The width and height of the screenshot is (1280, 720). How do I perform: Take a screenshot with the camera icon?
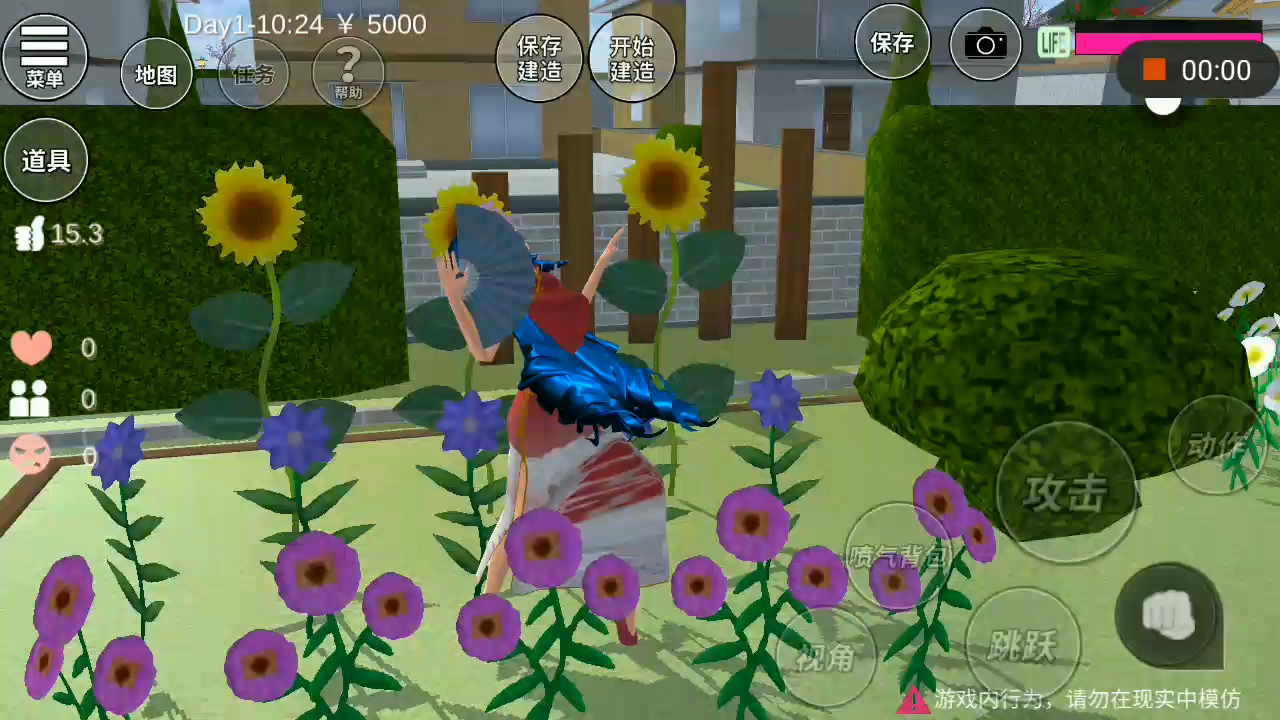(985, 44)
